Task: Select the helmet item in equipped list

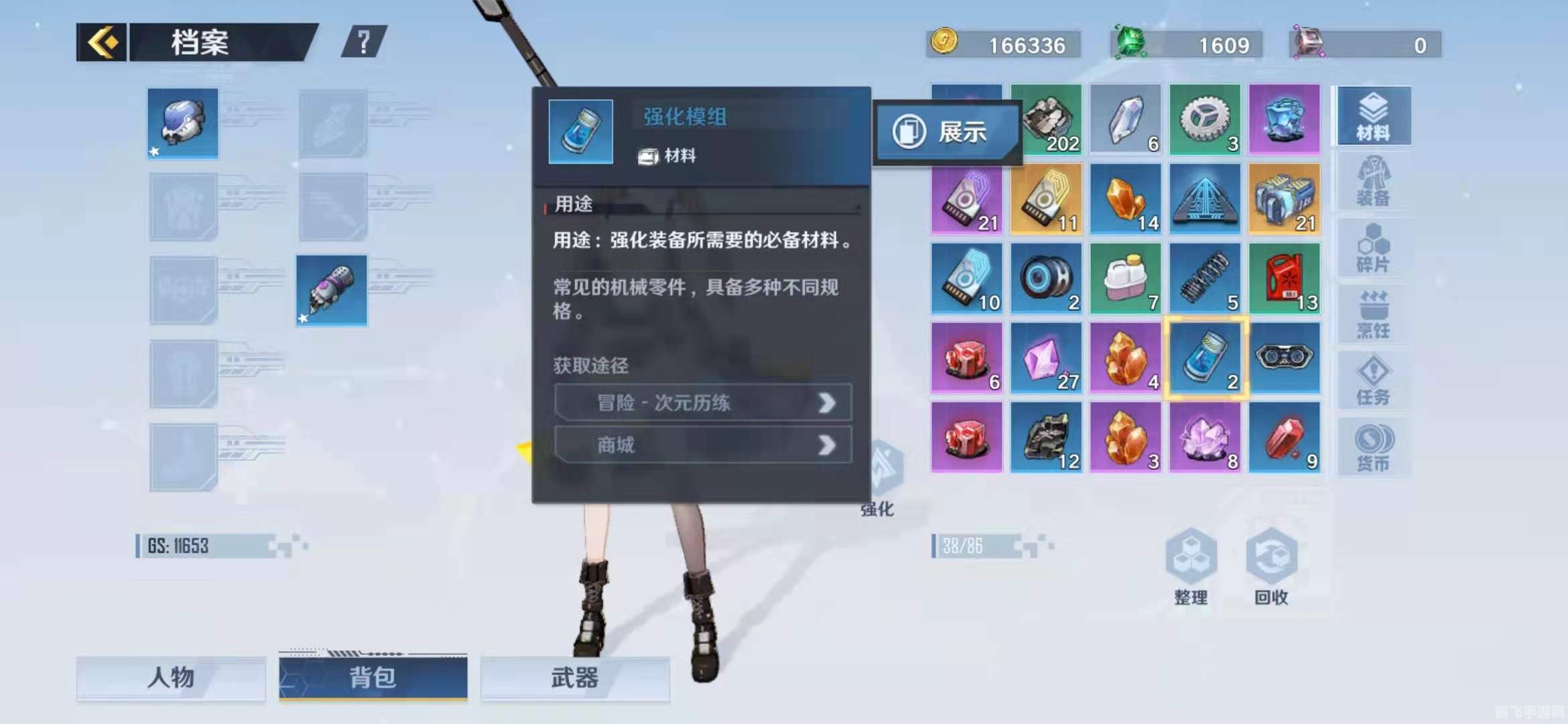Action: pyautogui.click(x=182, y=124)
